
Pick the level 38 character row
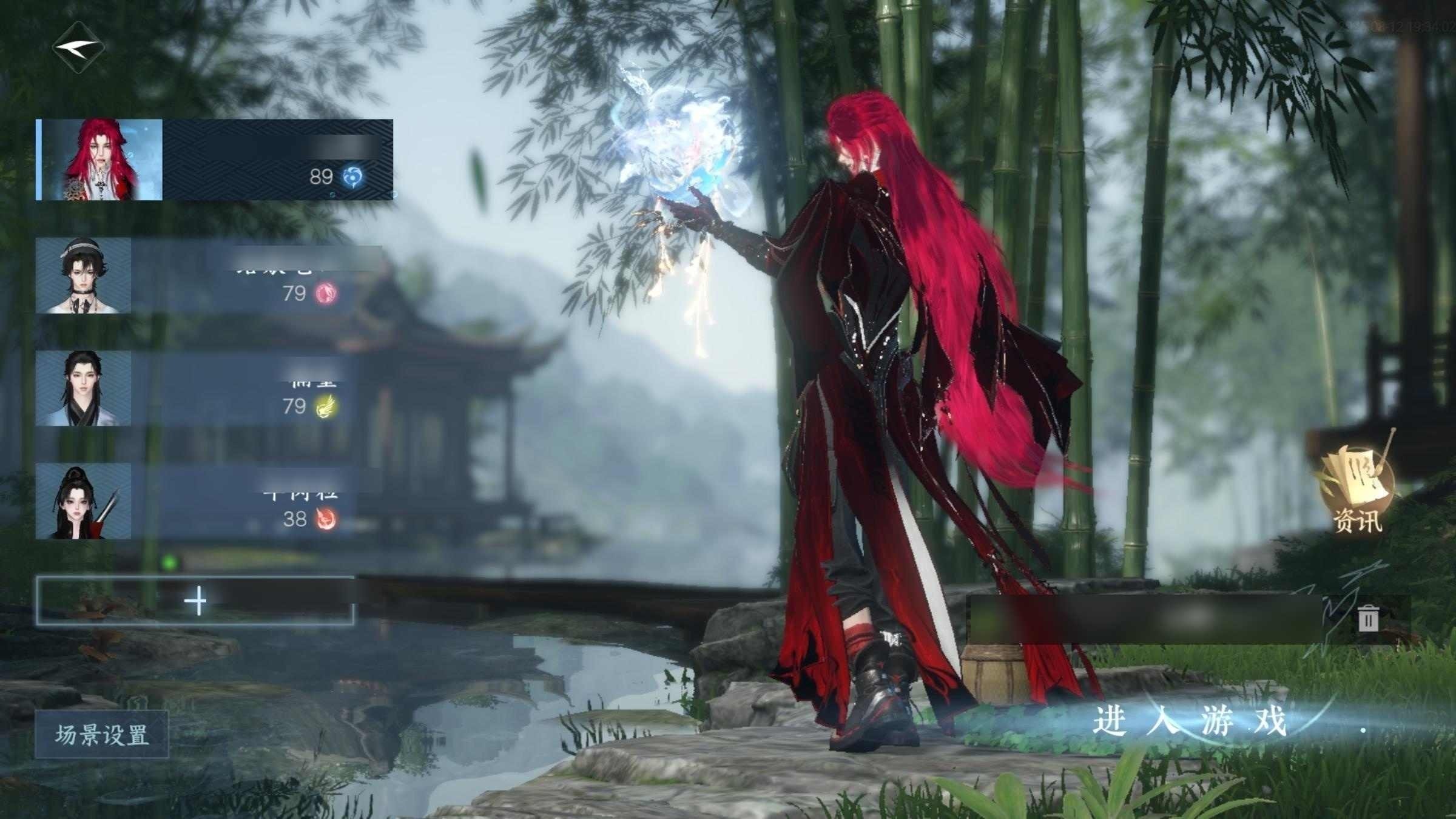pyautogui.click(x=194, y=502)
